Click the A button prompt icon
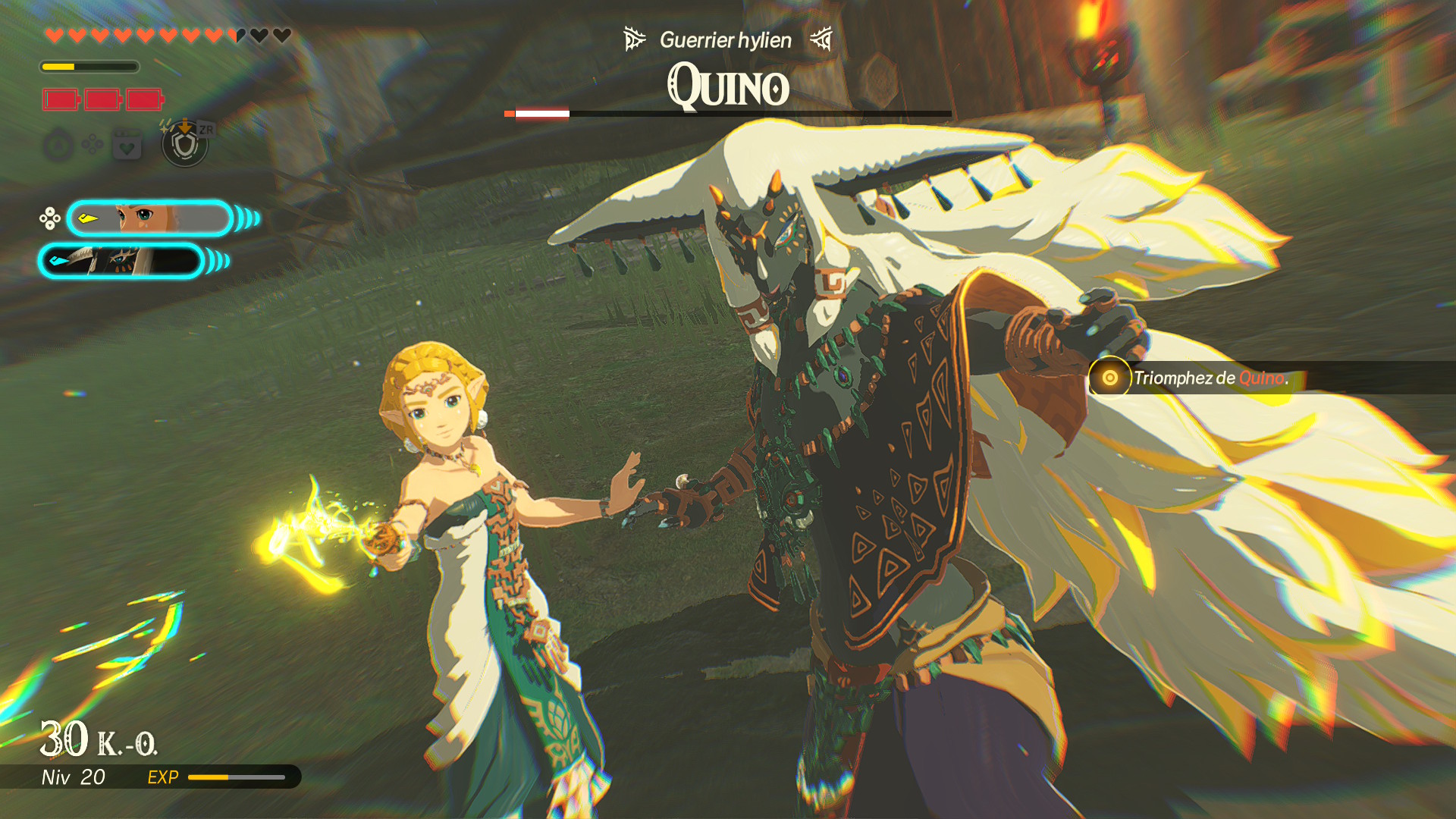 pyautogui.click(x=58, y=144)
